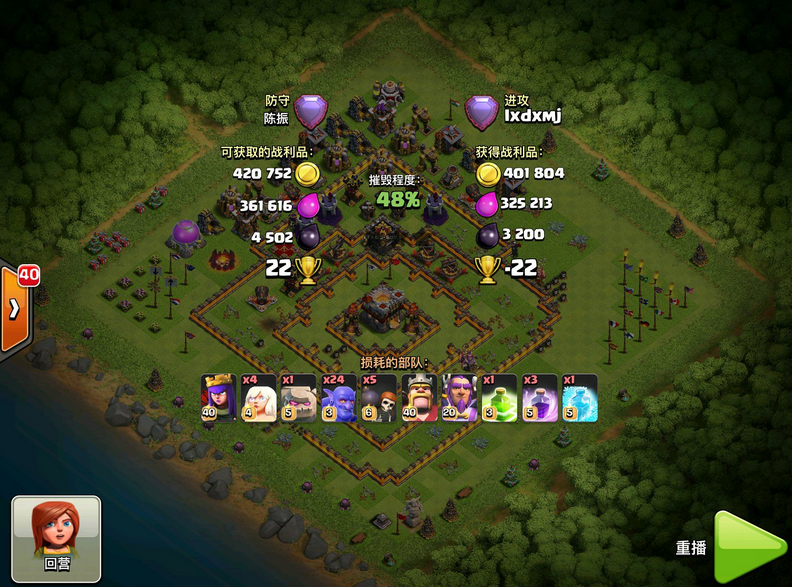Screen dimensions: 792x587
Task: Select the Archer Queen hero icon
Action: point(218,397)
